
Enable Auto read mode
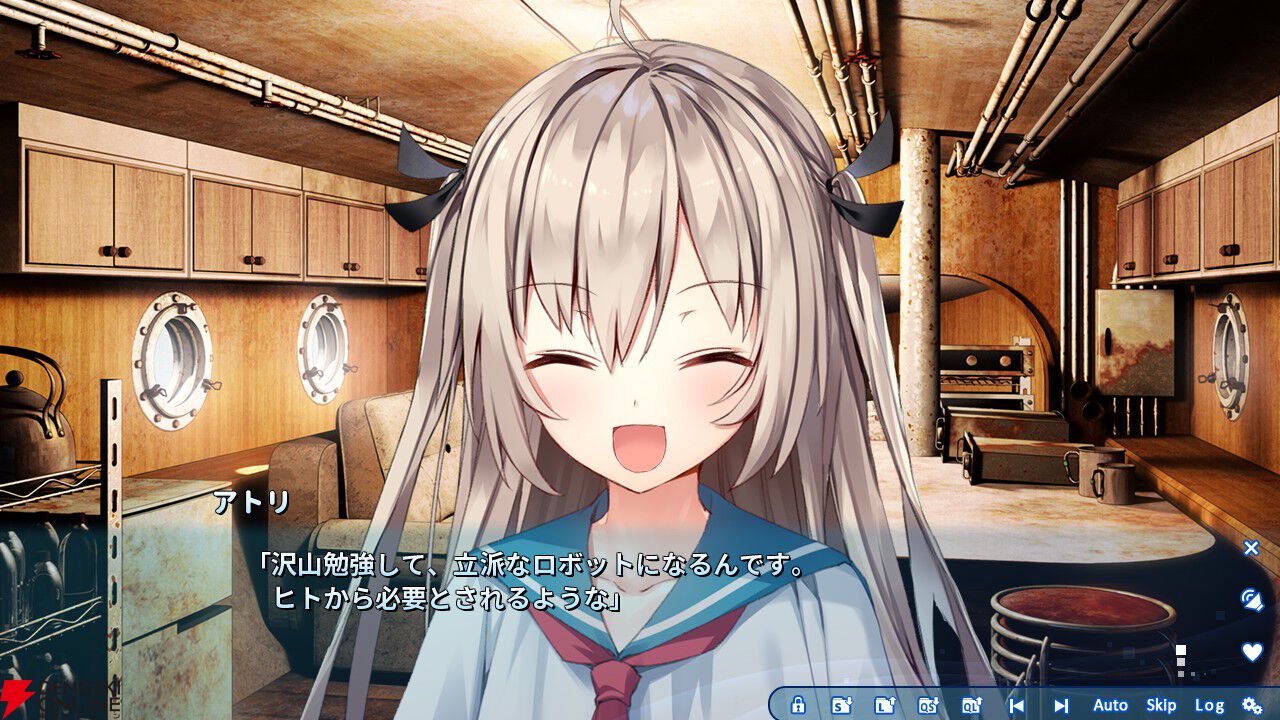pos(1111,705)
